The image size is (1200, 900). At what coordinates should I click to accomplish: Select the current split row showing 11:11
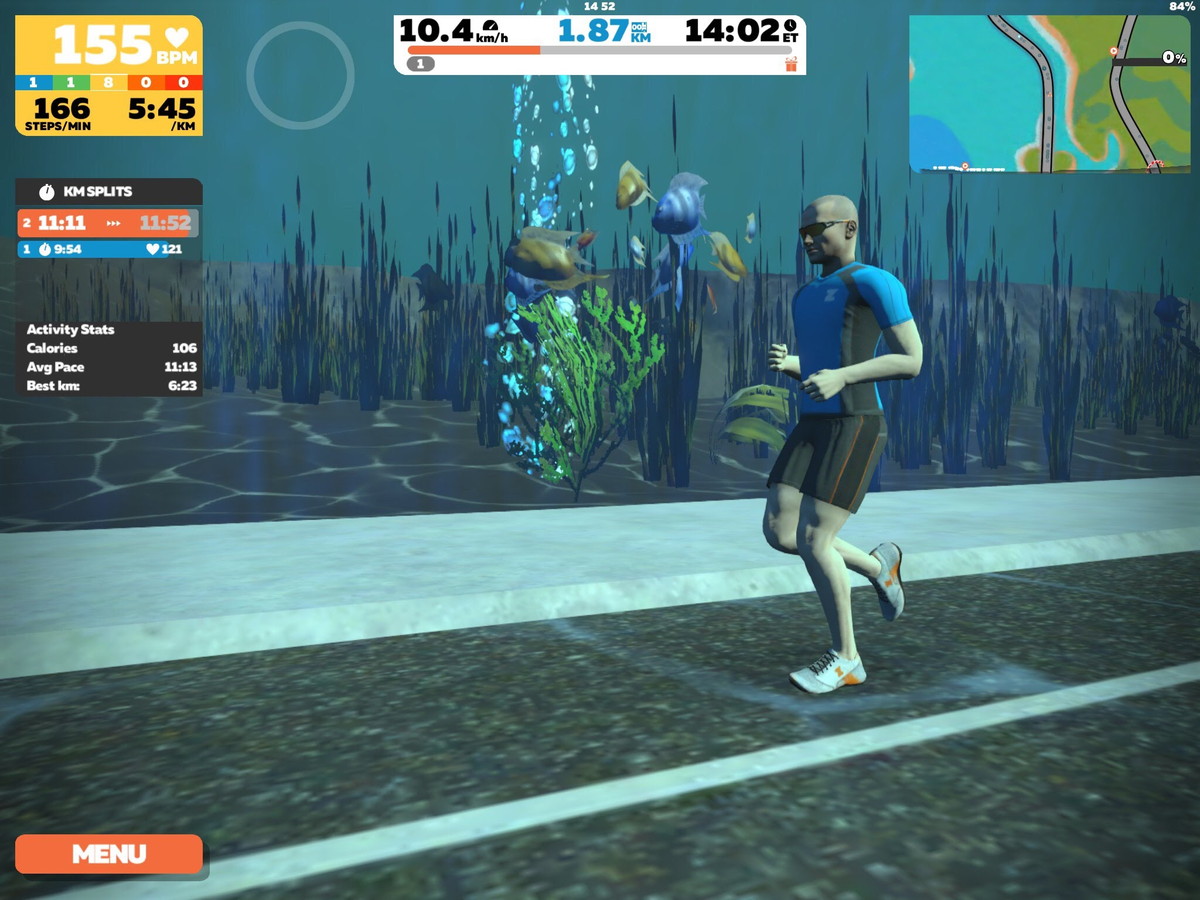(x=109, y=223)
